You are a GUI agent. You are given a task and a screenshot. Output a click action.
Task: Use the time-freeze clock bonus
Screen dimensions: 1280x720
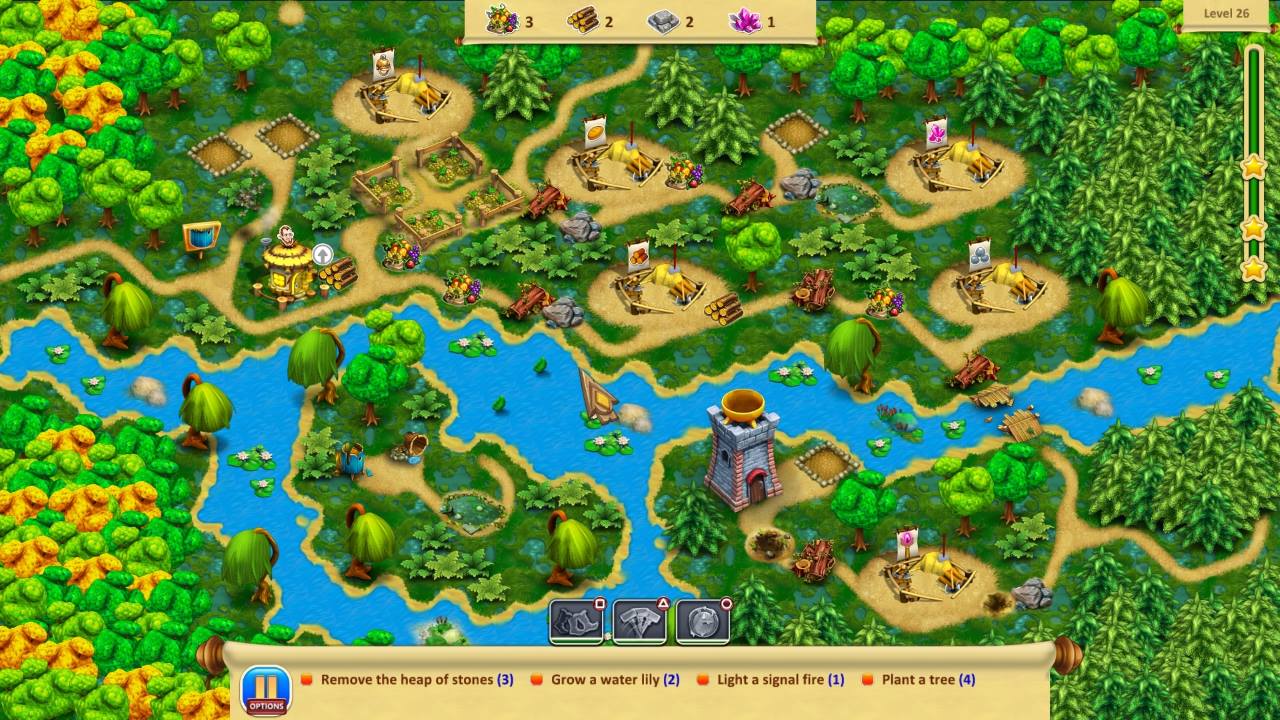click(703, 620)
